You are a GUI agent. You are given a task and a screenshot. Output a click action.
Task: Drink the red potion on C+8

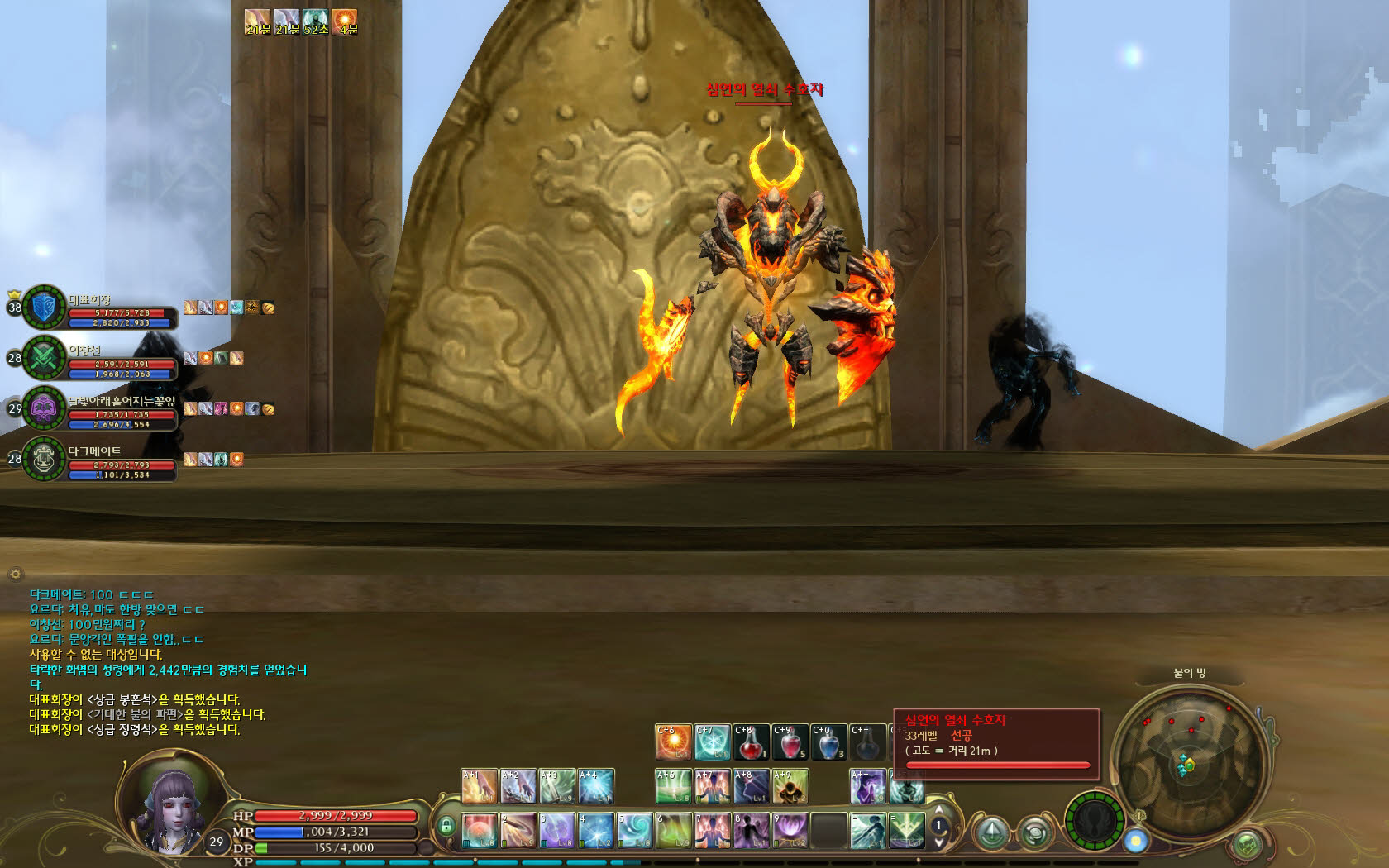(x=751, y=742)
